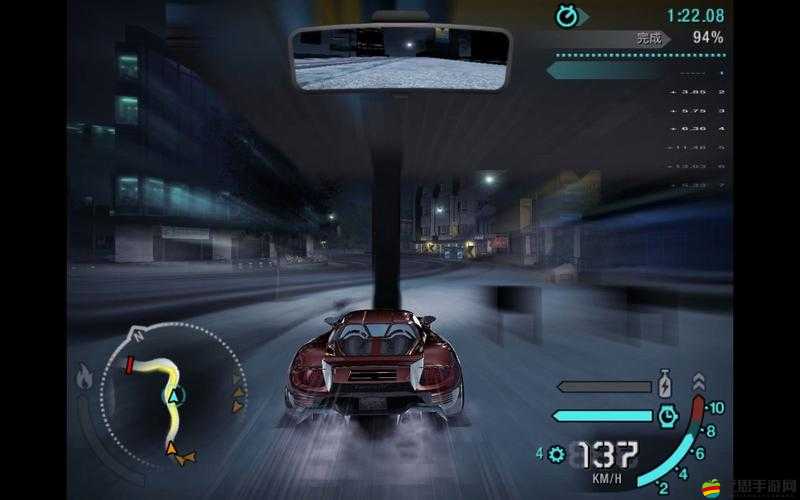The image size is (800, 500).
Task: Click the cyan player arrow on minimap
Action: (175, 398)
